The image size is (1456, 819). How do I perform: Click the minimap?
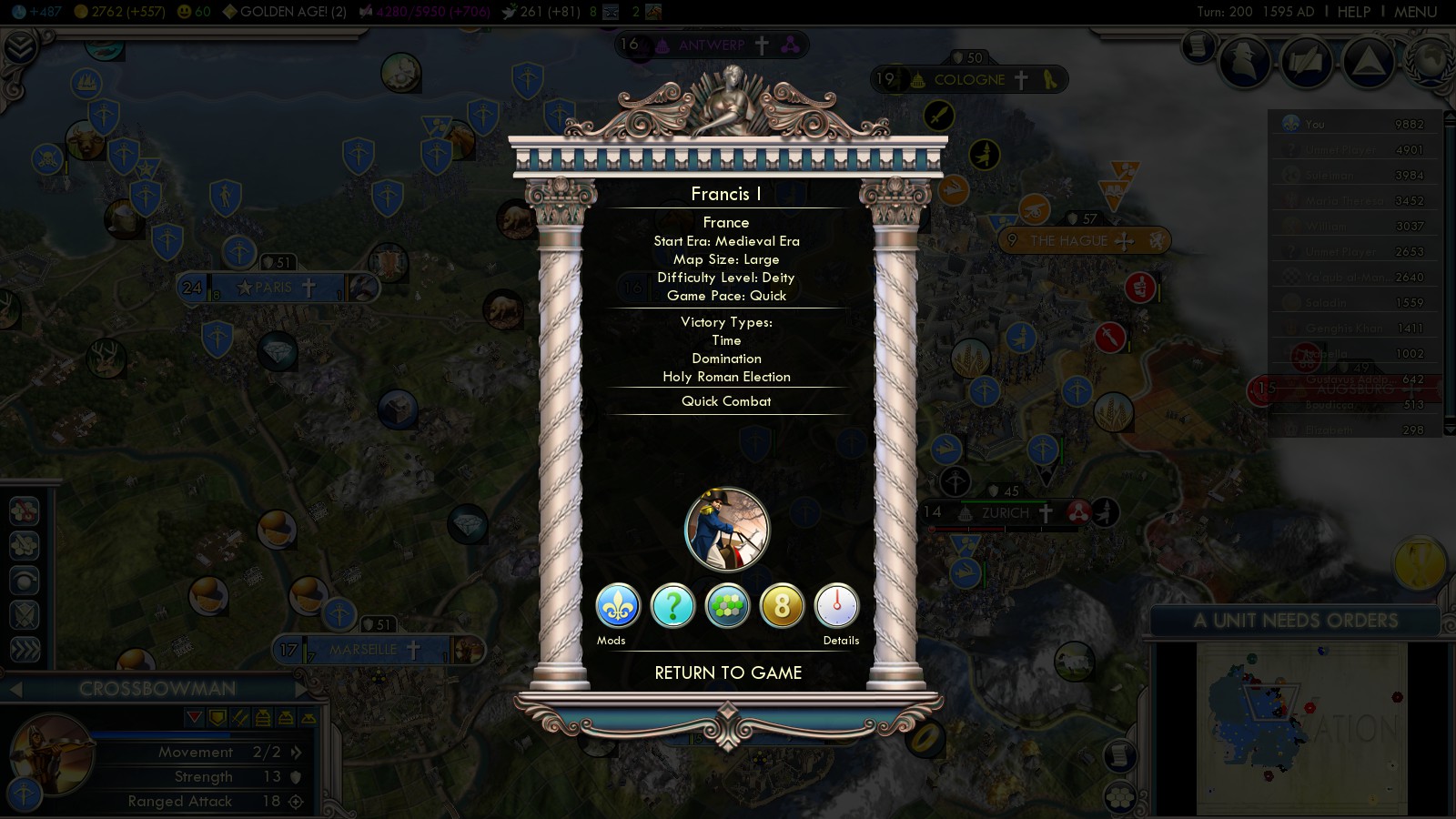1301,728
